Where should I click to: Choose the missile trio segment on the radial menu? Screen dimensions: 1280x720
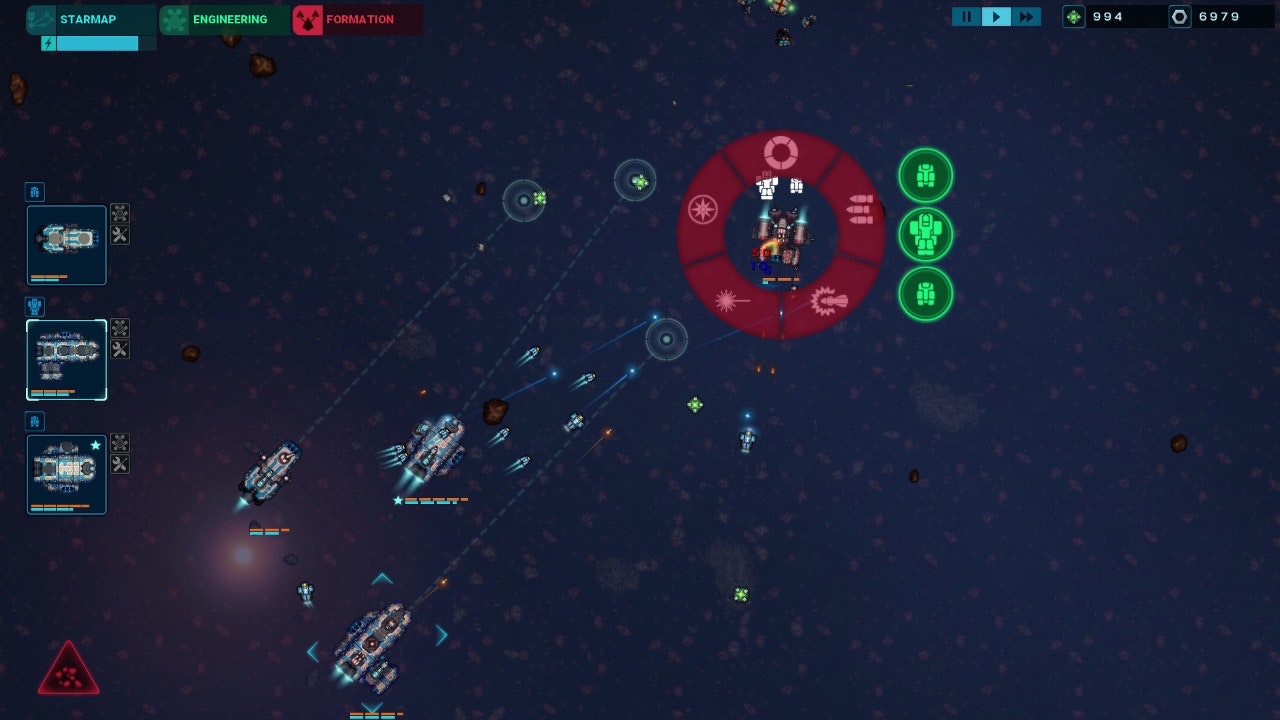[859, 209]
